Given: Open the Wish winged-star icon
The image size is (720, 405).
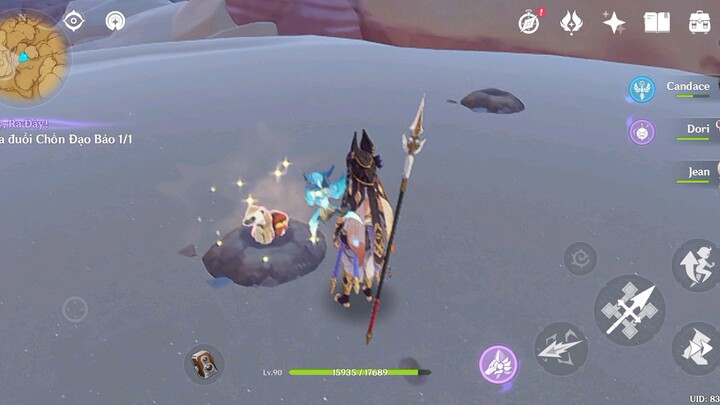Looking at the screenshot, I should click(x=571, y=22).
